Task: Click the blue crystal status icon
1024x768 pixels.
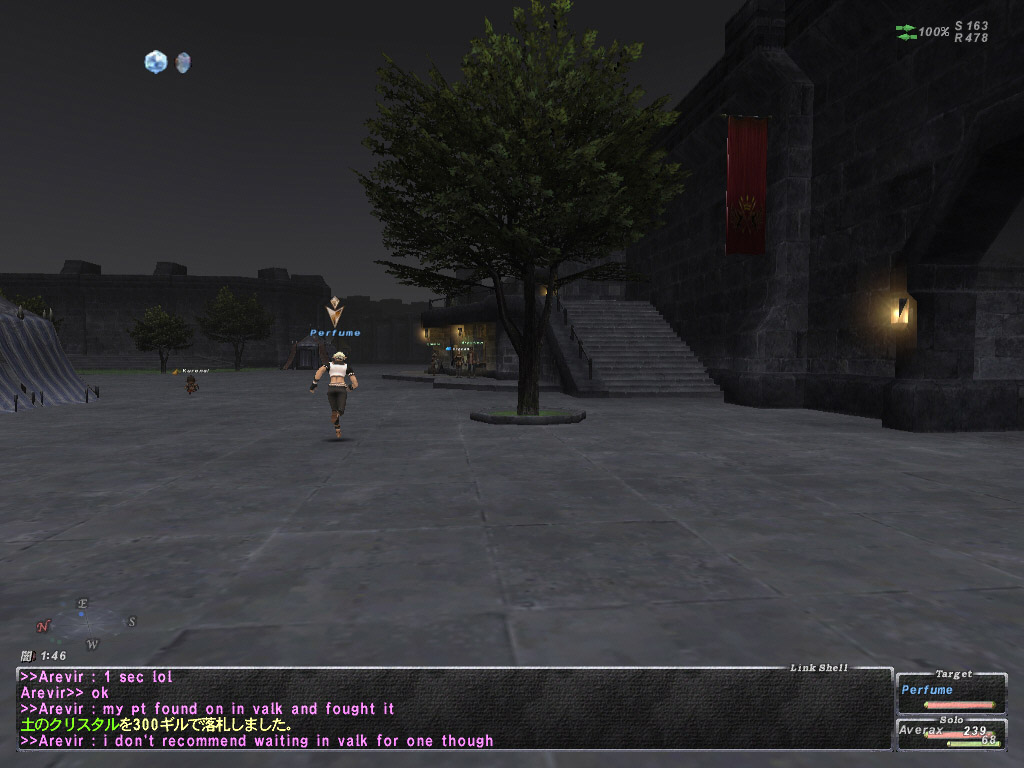Action: pos(155,62)
